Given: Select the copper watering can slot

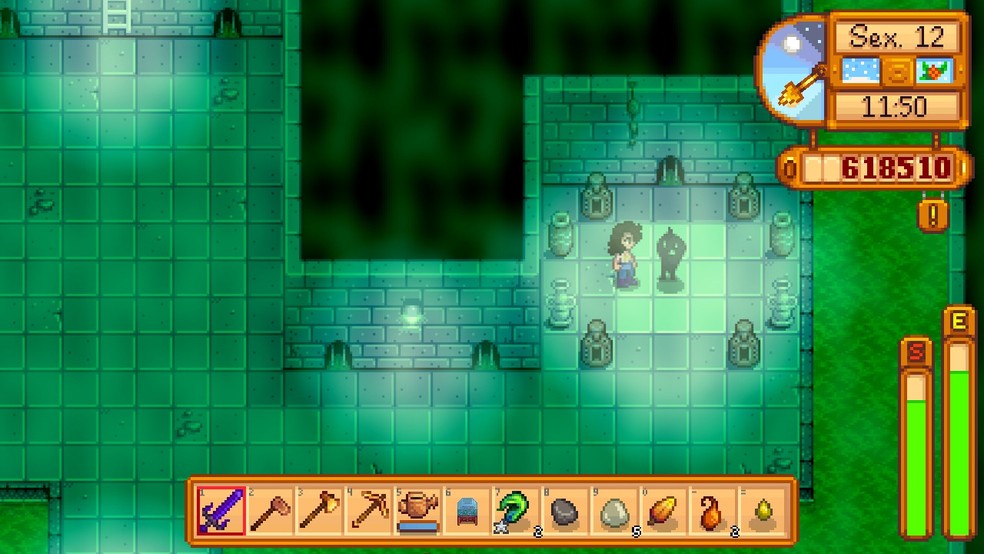Looking at the screenshot, I should (x=417, y=512).
